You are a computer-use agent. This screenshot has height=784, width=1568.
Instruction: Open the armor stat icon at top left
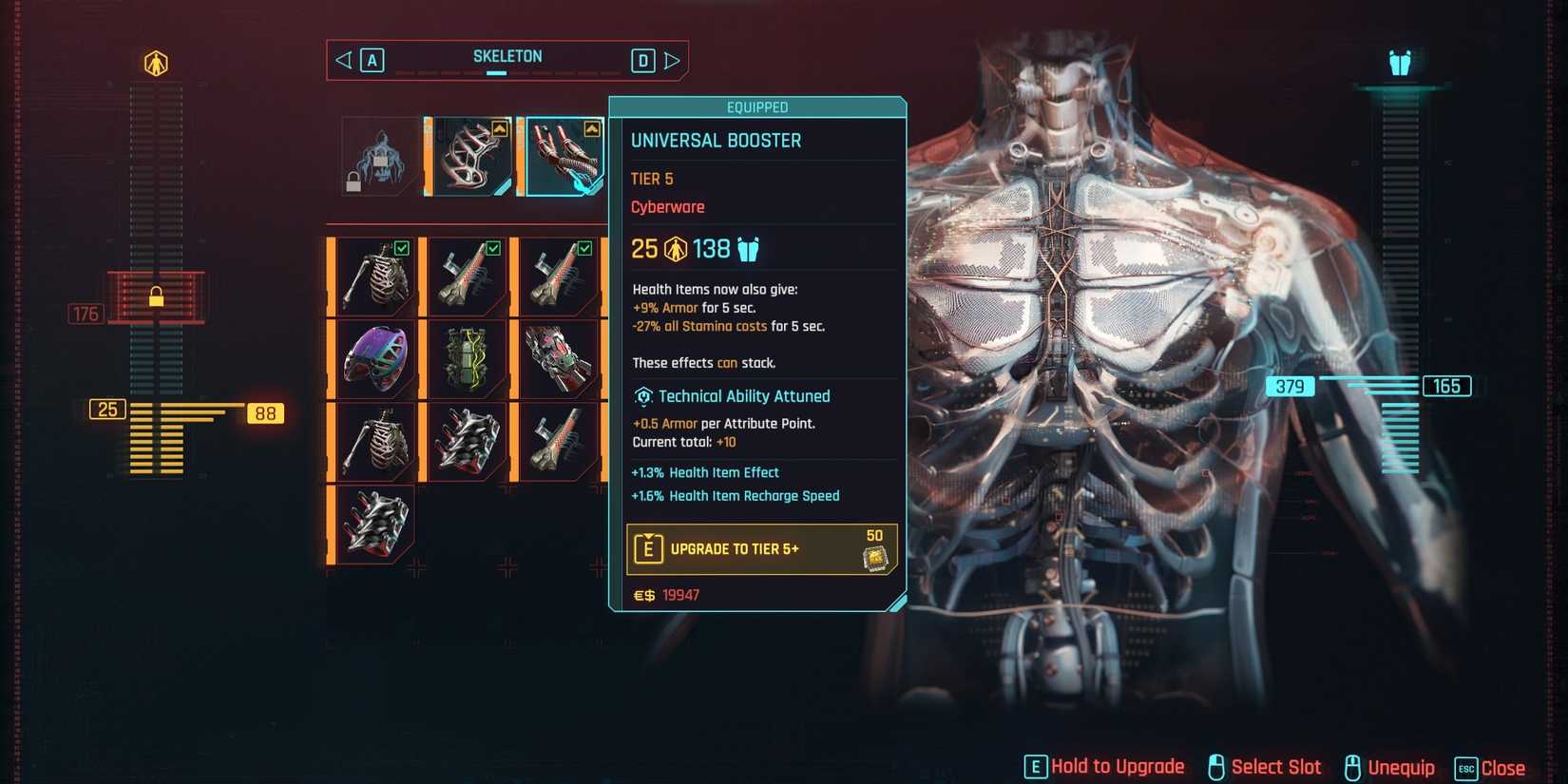pyautogui.click(x=156, y=64)
